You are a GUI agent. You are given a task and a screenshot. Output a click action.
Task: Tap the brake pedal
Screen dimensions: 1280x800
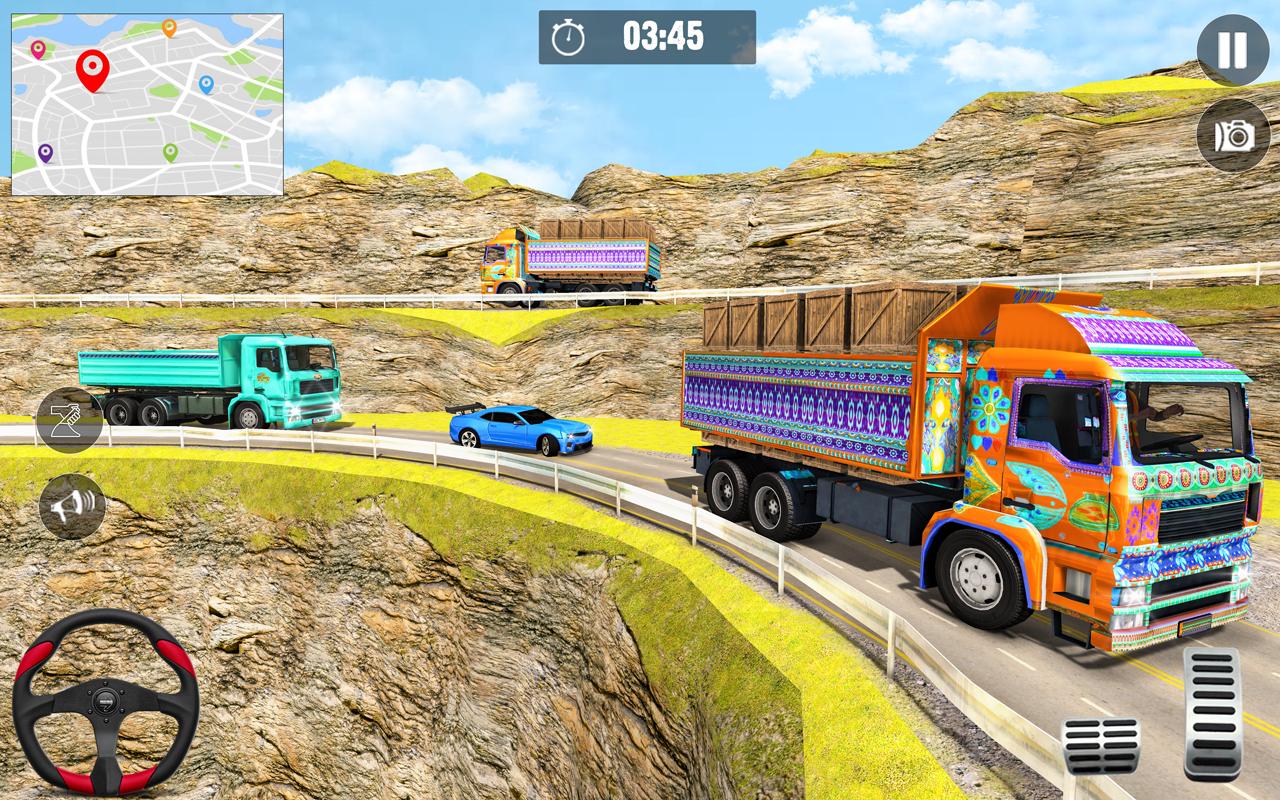[x=1100, y=745]
